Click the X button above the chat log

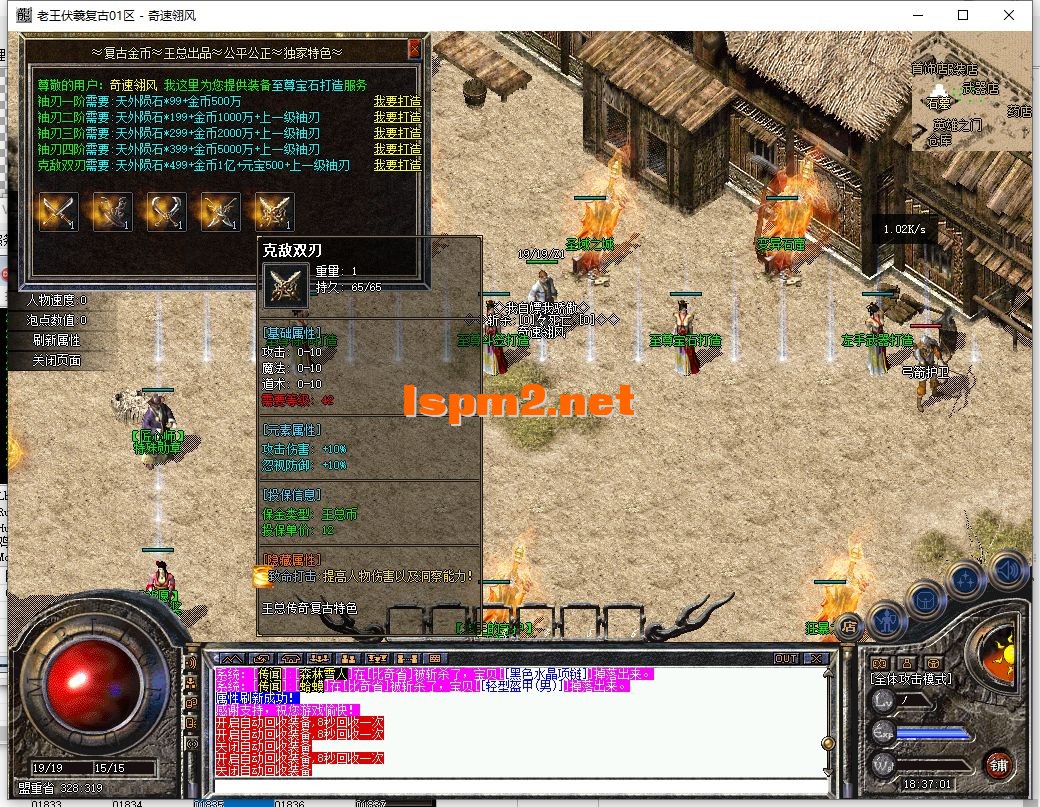pos(815,658)
